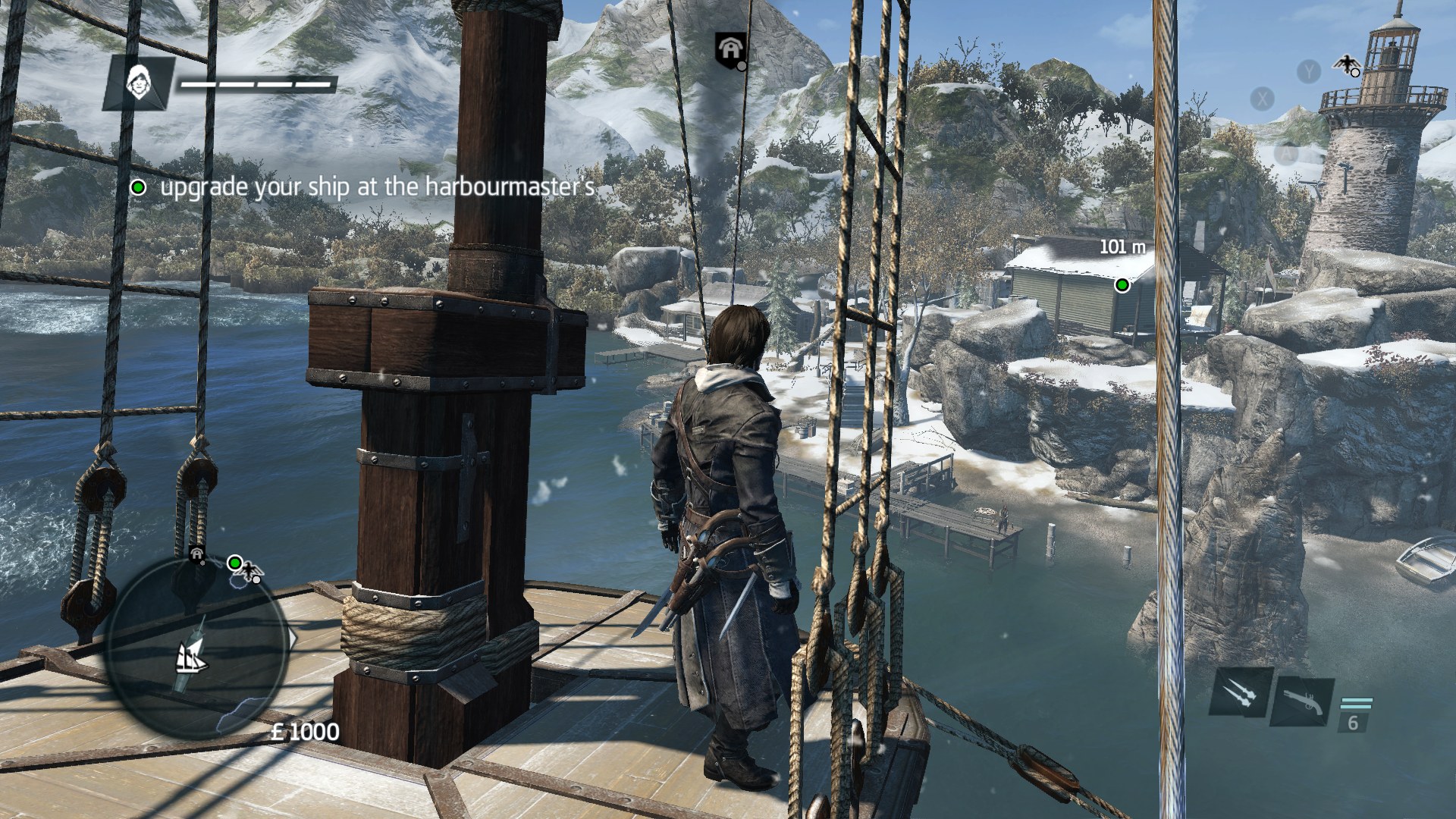
Task: Open the circular minimap
Action: pos(198,648)
